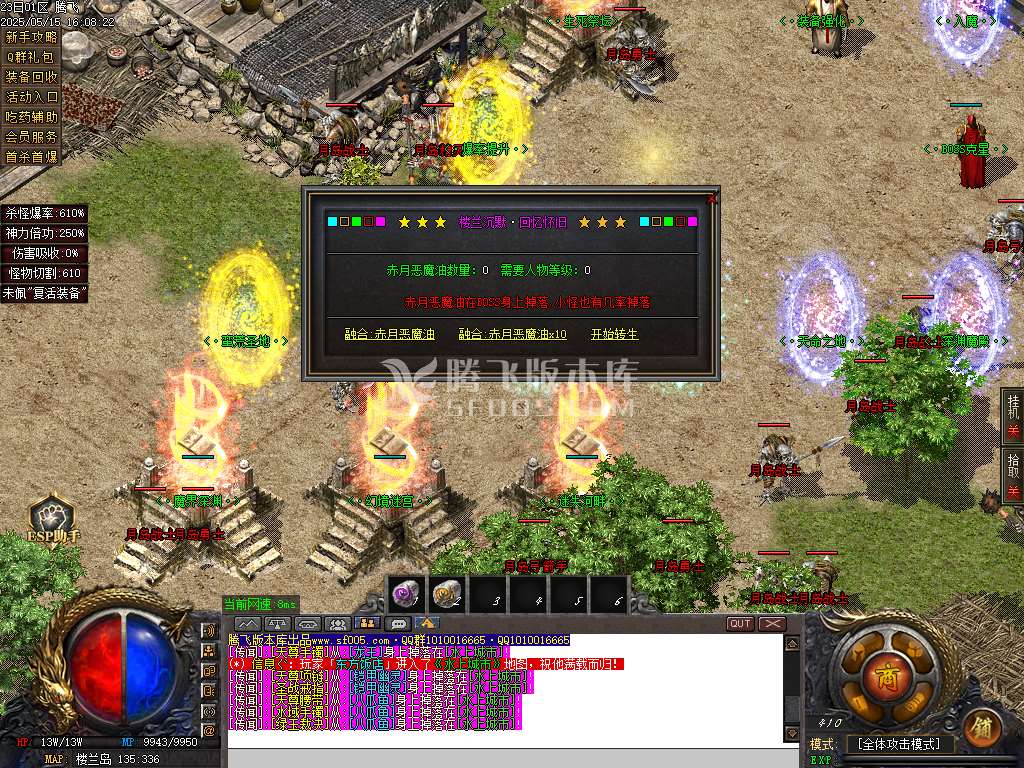The height and width of the screenshot is (768, 1024).
Task: Open the 活动入口 events entry
Action: pyautogui.click(x=31, y=97)
